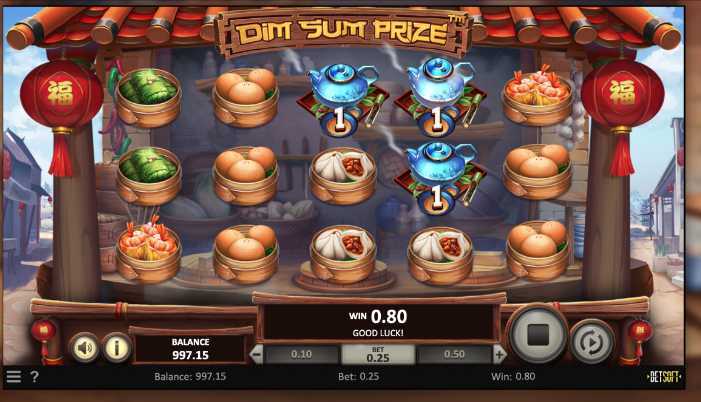Show help via the question mark icon
This screenshot has width=701, height=402.
tap(34, 377)
